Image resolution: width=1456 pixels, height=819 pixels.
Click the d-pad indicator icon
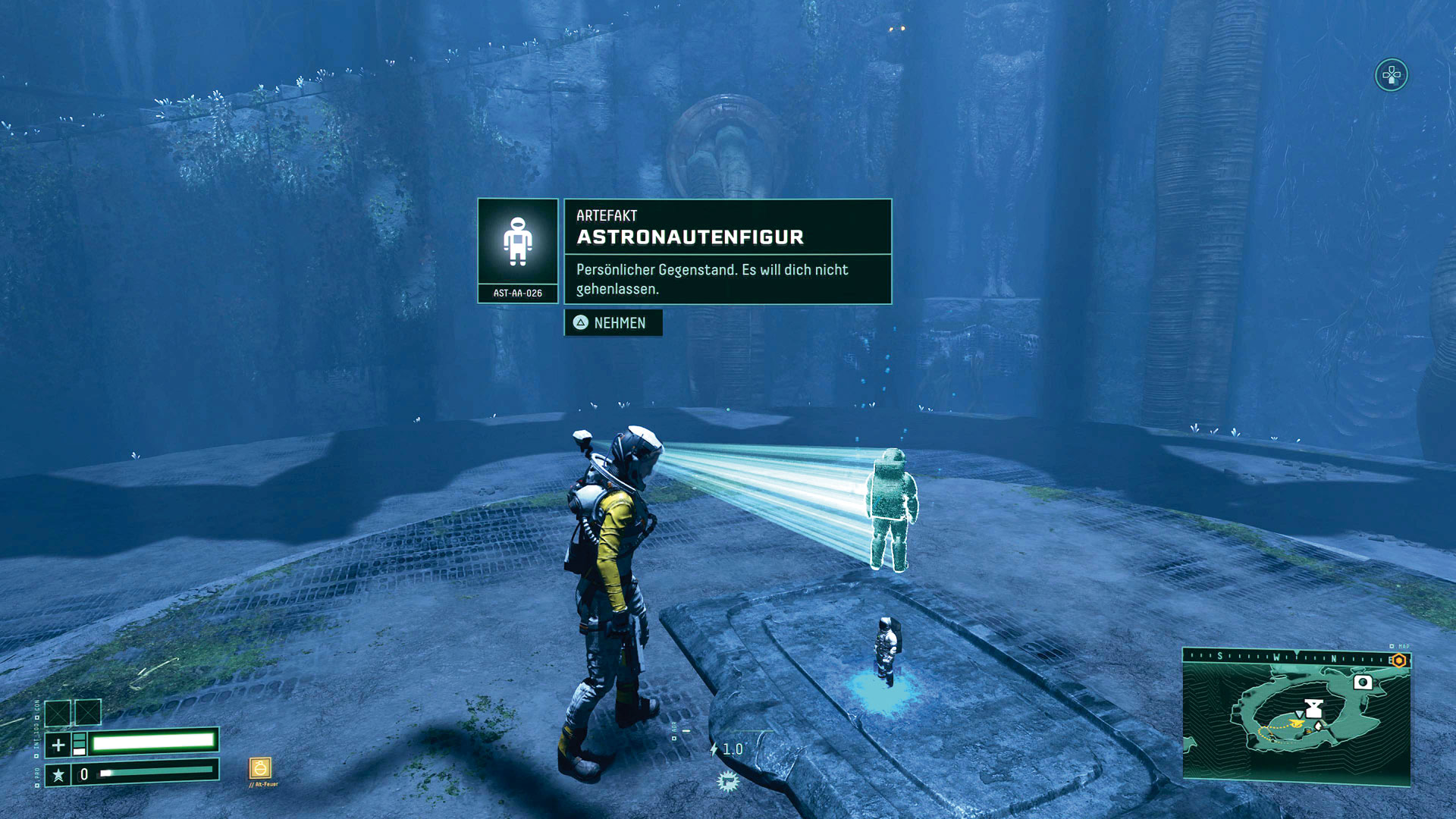click(1392, 75)
